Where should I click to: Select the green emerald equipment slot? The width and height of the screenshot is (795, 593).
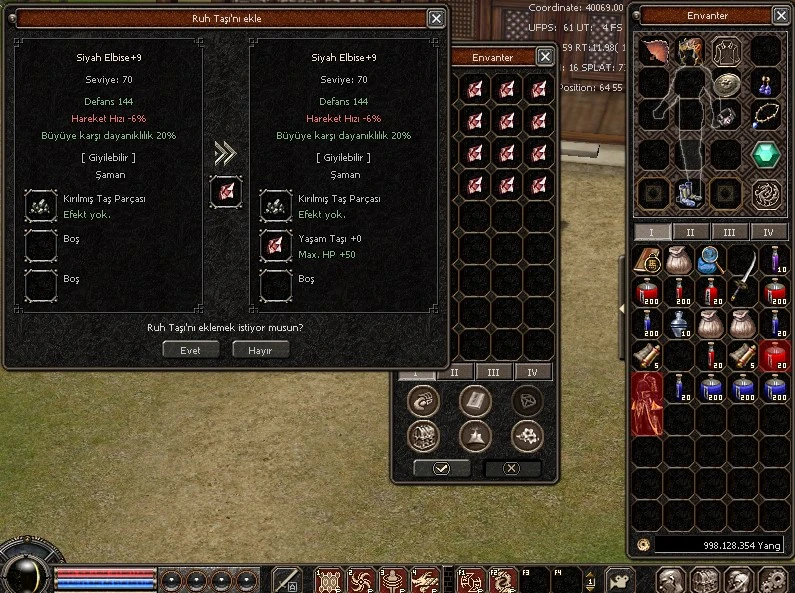pyautogui.click(x=766, y=155)
